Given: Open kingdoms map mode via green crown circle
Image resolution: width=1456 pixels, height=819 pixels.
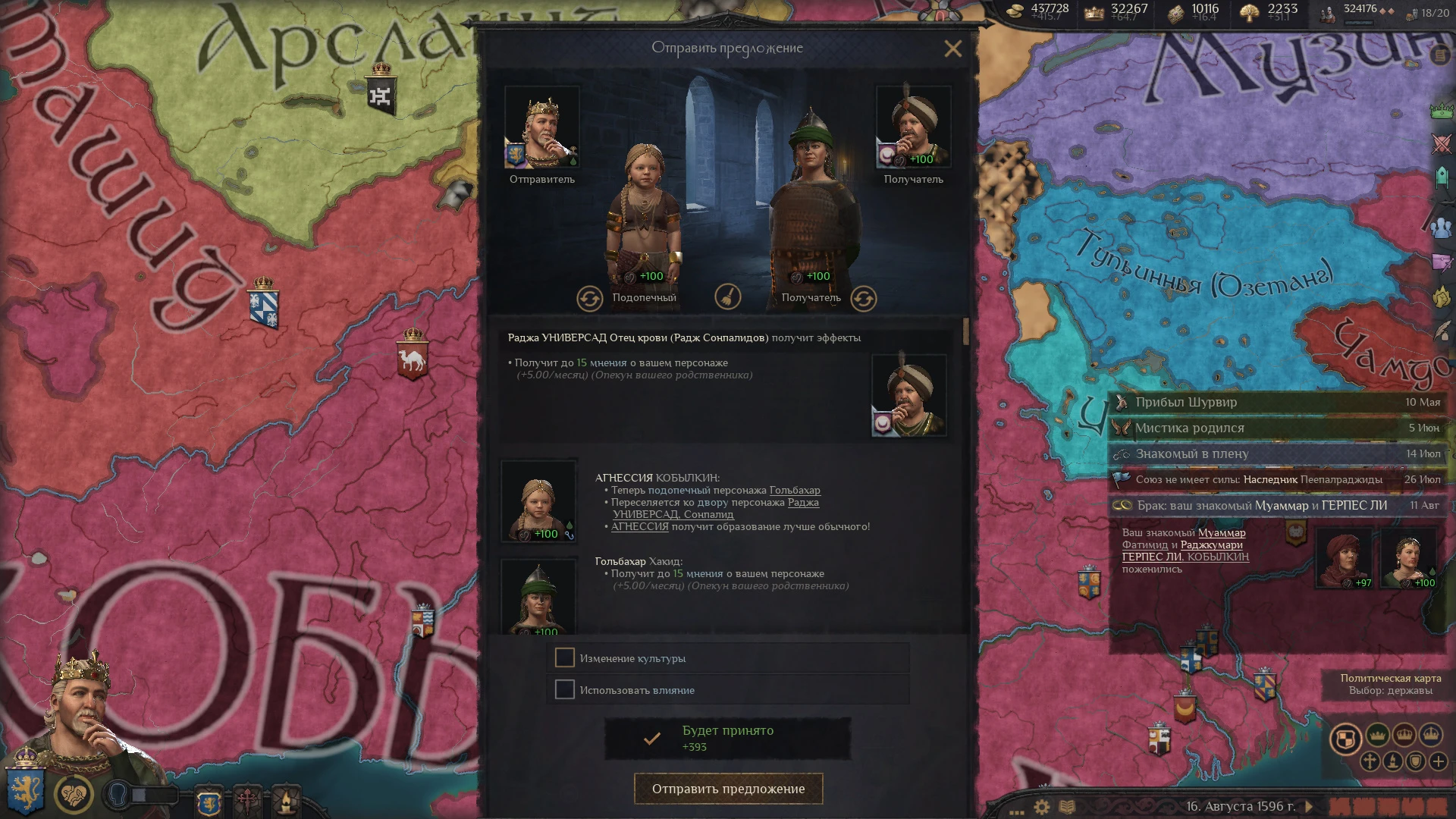Looking at the screenshot, I should click(x=1378, y=736).
